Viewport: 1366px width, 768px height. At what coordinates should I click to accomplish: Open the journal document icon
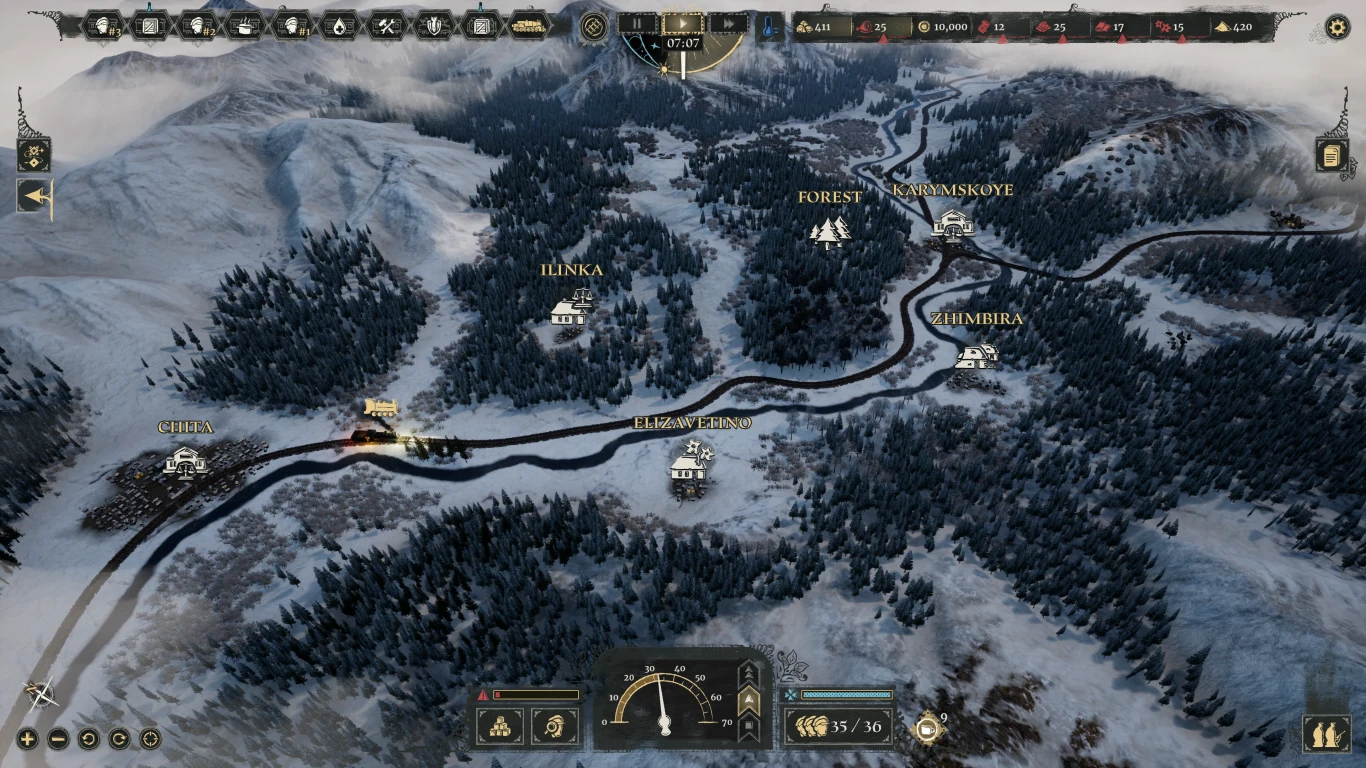pyautogui.click(x=1332, y=155)
